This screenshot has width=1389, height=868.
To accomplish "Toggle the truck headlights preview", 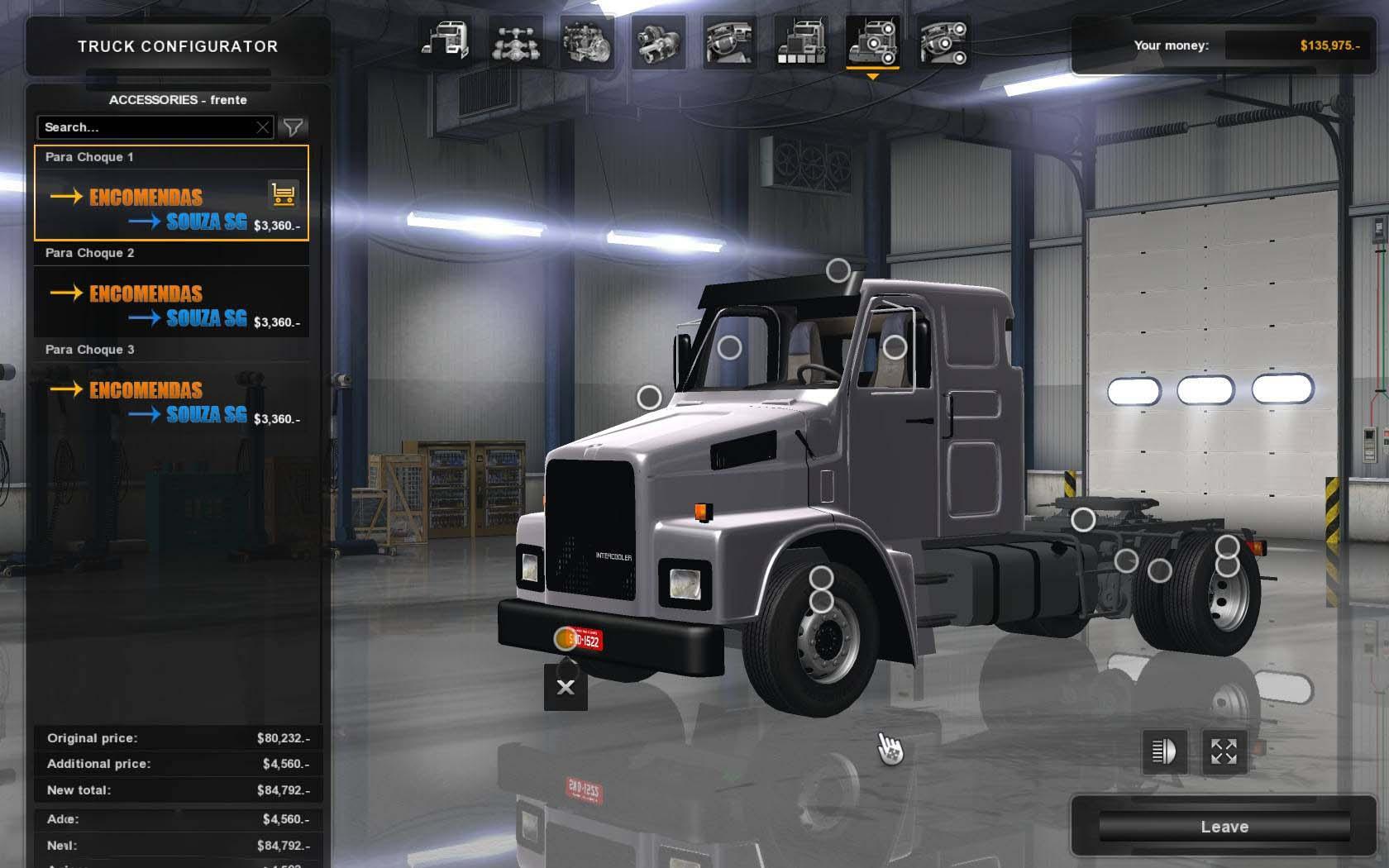I will pos(1164,751).
